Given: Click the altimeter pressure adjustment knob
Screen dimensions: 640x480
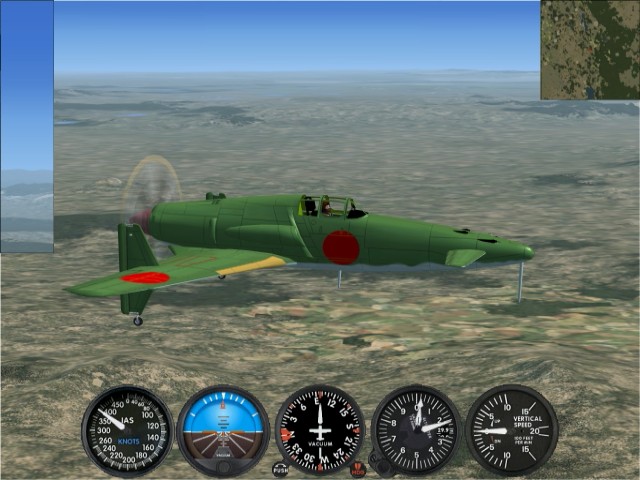Looking at the screenshot, I should coord(380,463).
